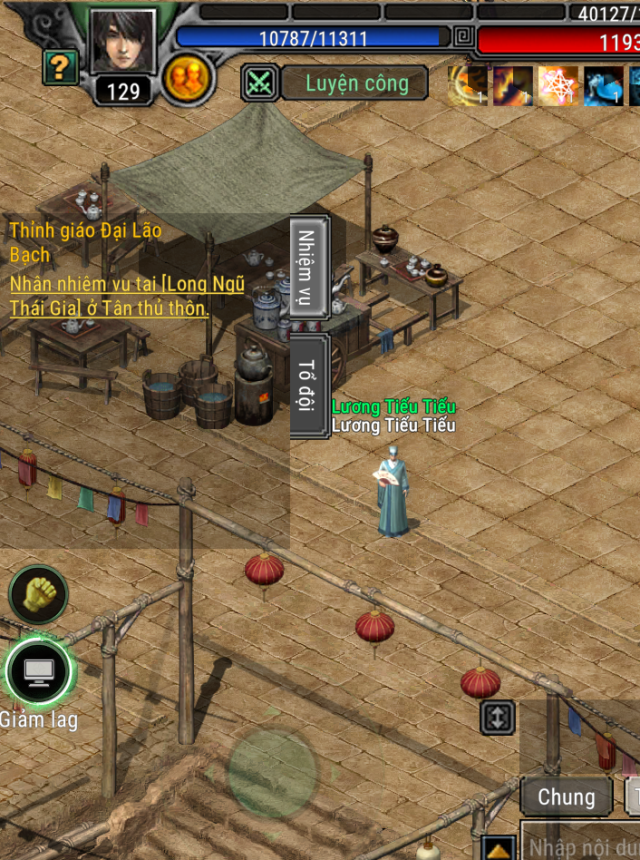The image size is (640, 860).
Task: Tap the golden fist attack button
Action: tap(38, 594)
